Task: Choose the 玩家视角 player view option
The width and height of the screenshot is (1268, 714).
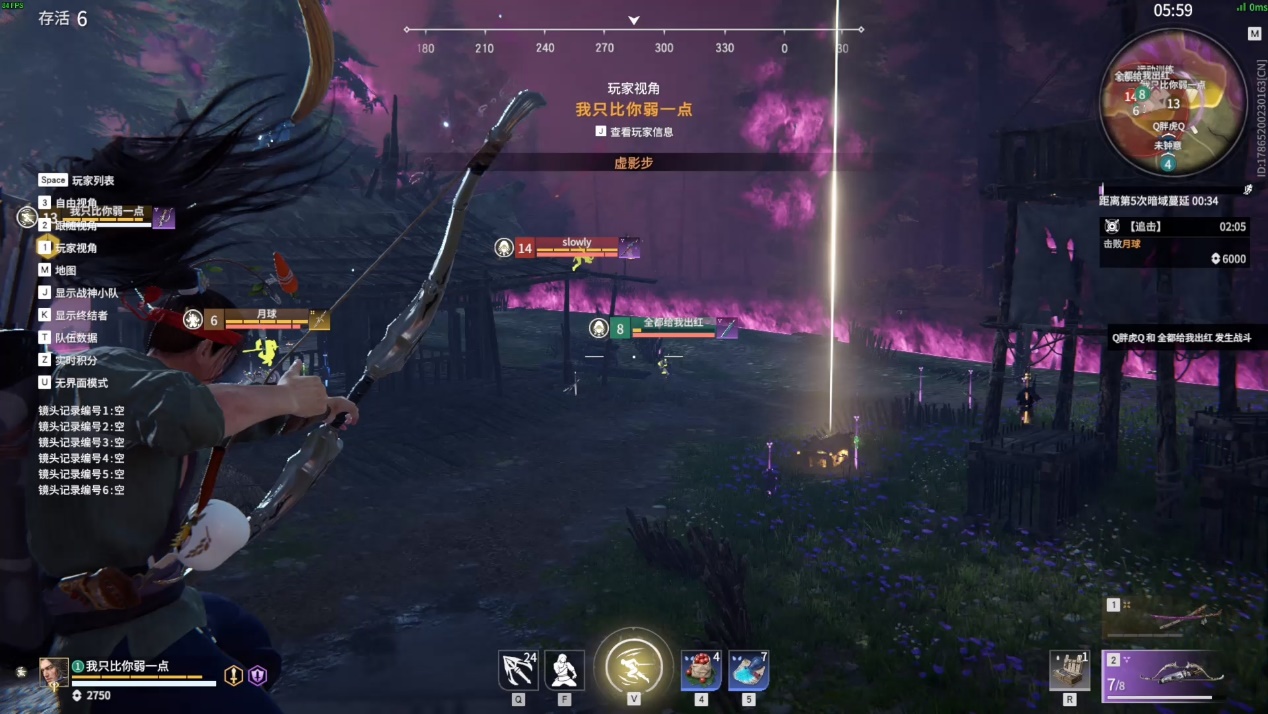Action: tap(76, 248)
